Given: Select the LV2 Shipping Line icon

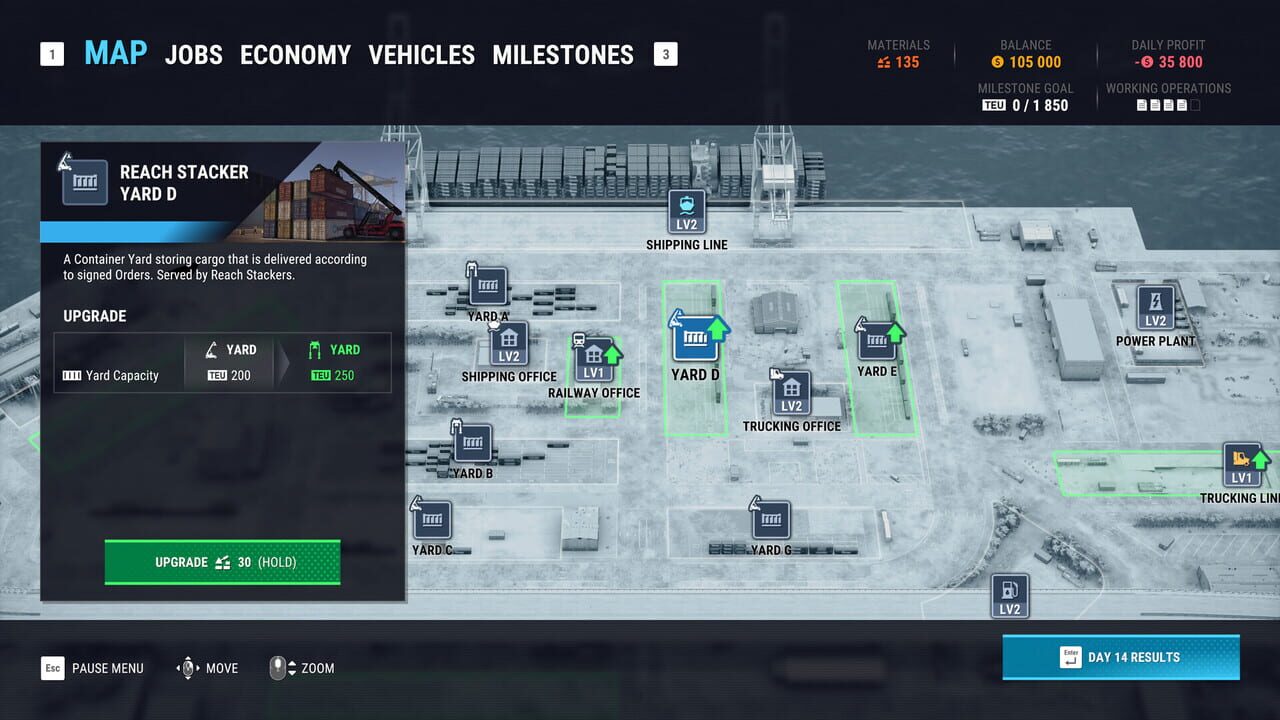Looking at the screenshot, I should [686, 210].
